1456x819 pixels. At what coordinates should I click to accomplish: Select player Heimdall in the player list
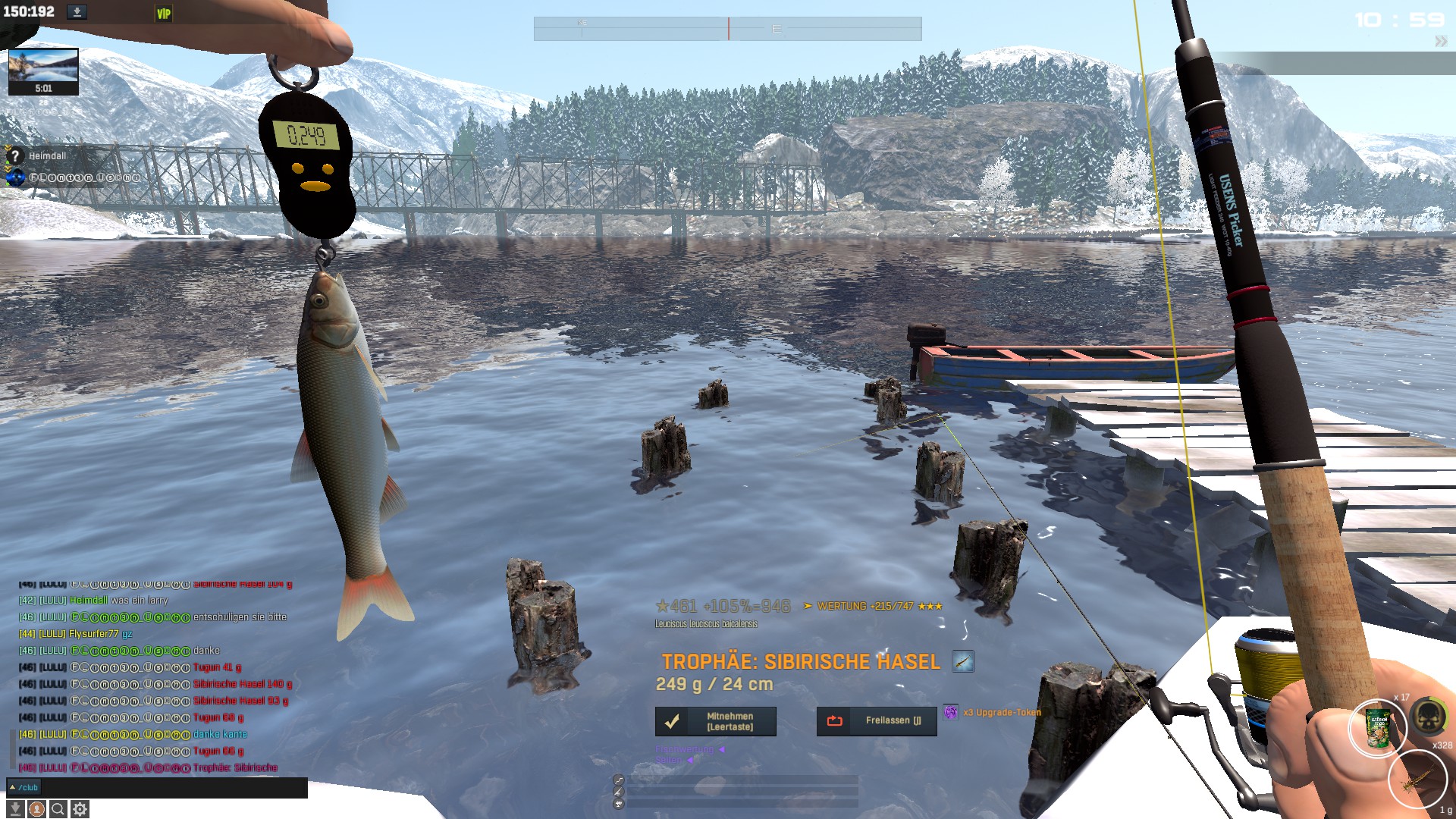coord(47,156)
